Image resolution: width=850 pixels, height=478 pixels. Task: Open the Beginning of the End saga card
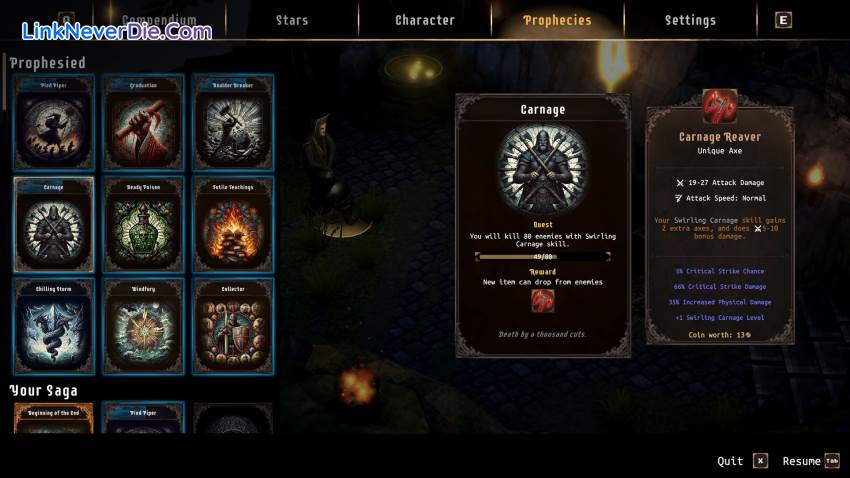(x=54, y=419)
